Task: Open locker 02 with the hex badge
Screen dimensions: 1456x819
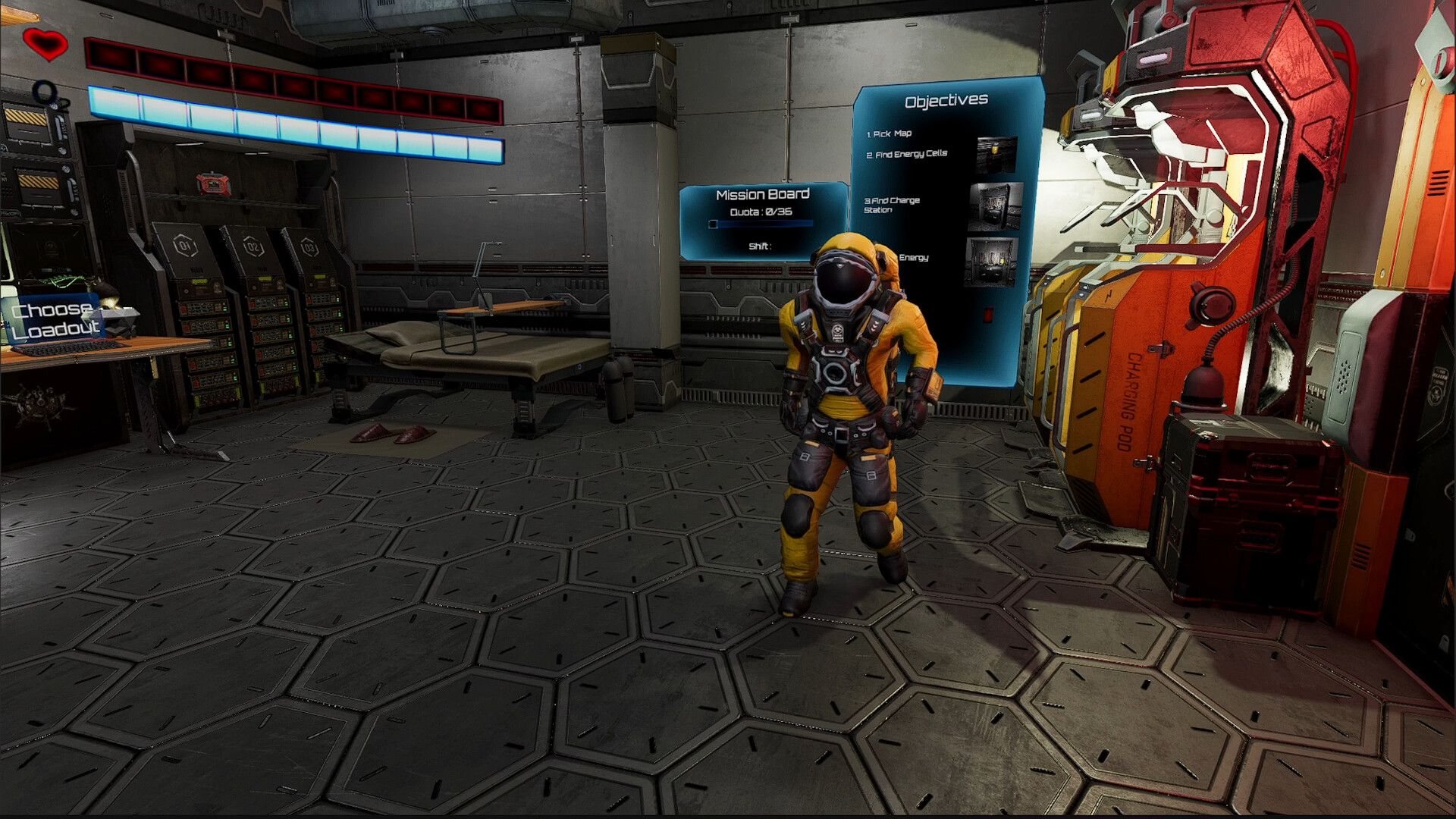Action: click(252, 244)
